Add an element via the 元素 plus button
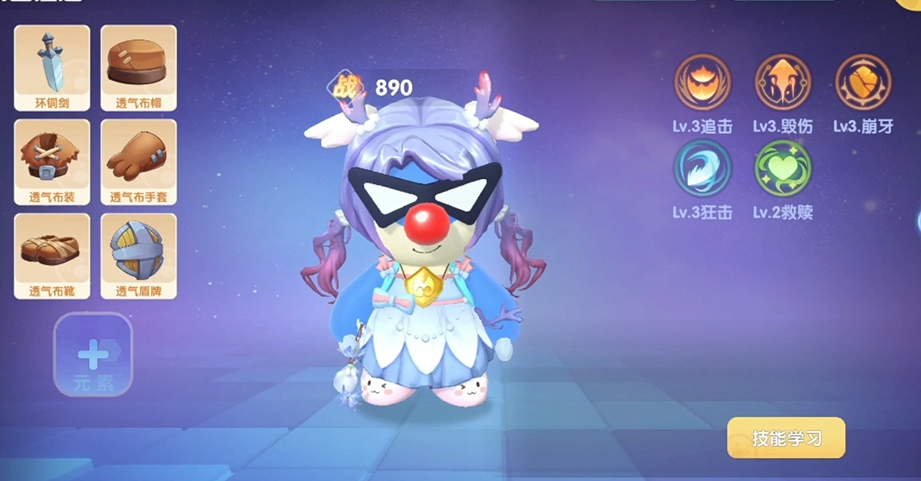This screenshot has height=481, width=921. pos(93,355)
